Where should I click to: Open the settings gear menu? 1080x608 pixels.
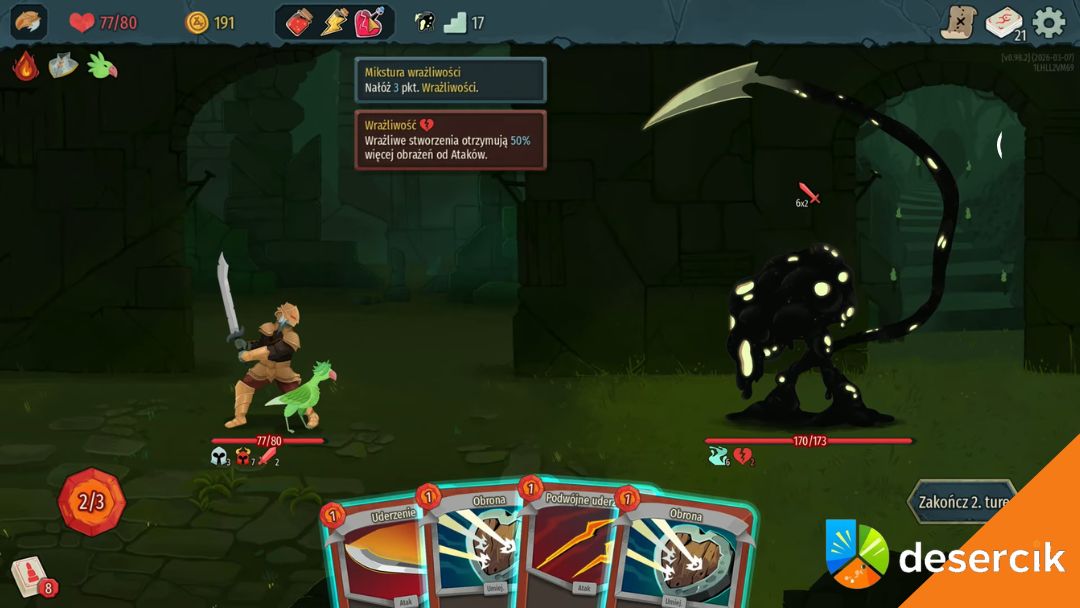[1049, 22]
